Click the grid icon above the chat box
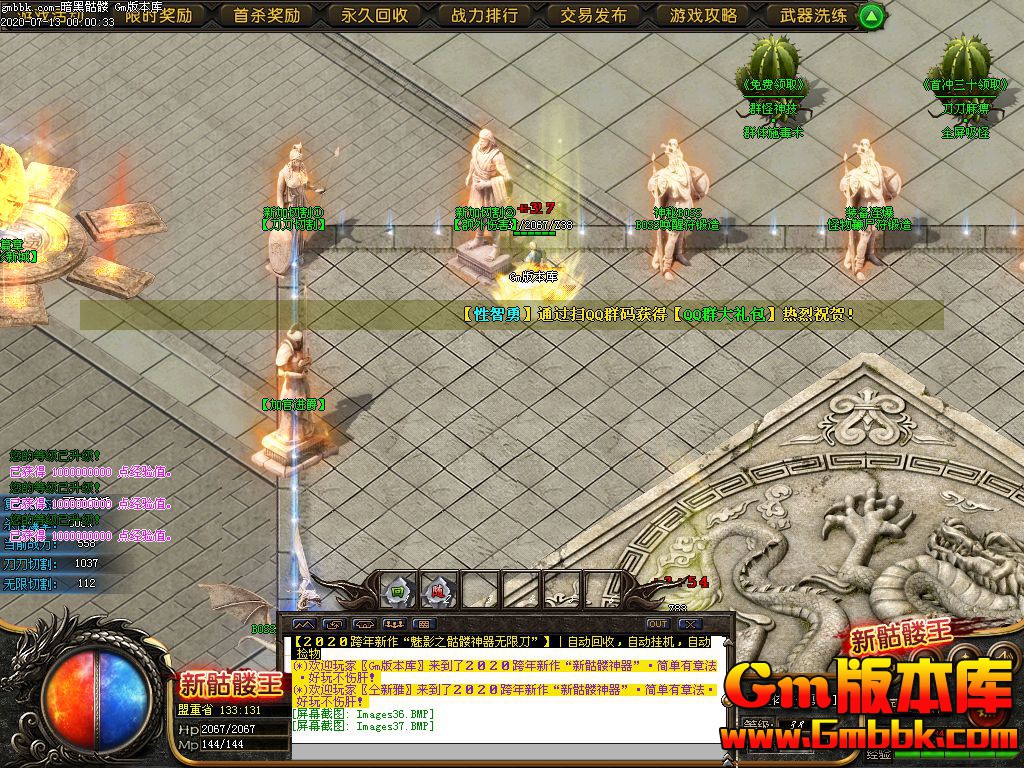1024x768 pixels. coord(423,624)
